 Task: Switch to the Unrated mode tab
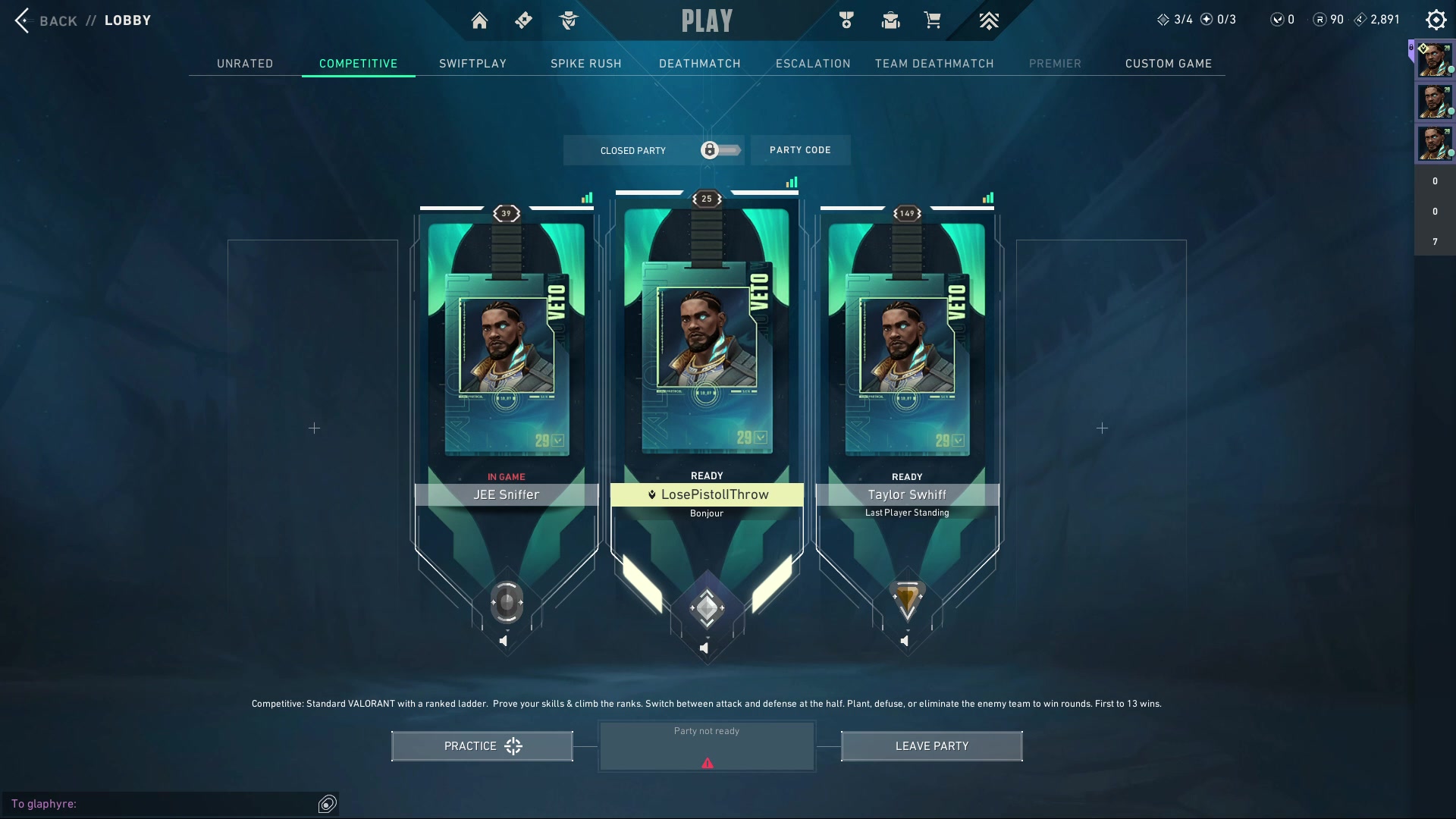(x=245, y=64)
